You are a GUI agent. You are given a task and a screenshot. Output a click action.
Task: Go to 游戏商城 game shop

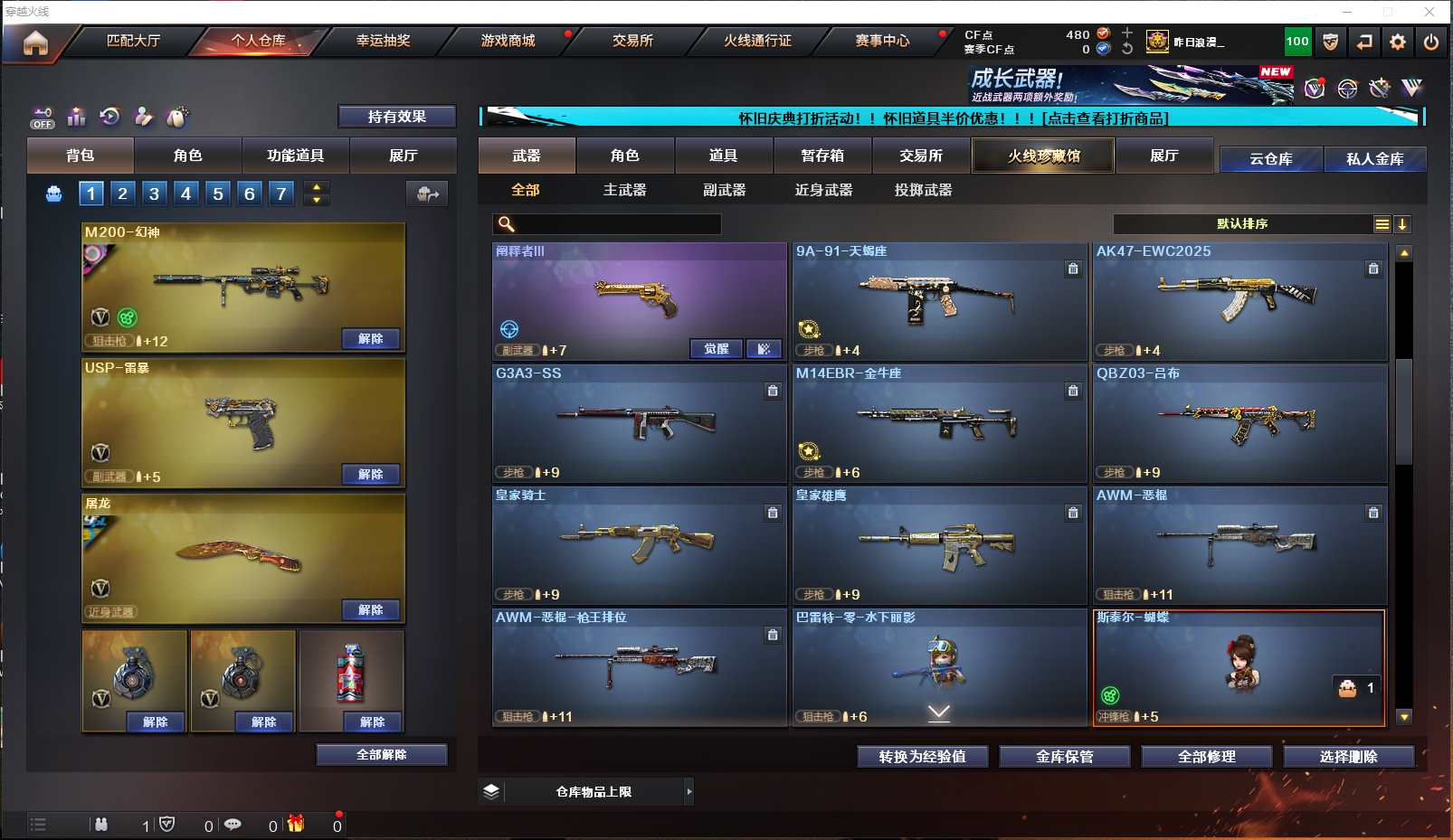pos(508,41)
